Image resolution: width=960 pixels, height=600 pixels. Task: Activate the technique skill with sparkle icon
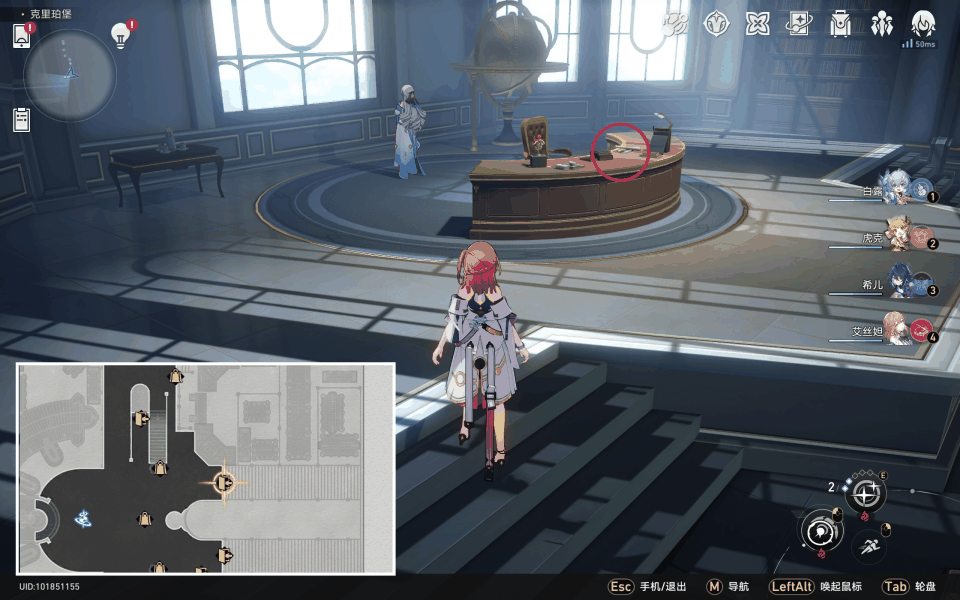click(865, 493)
